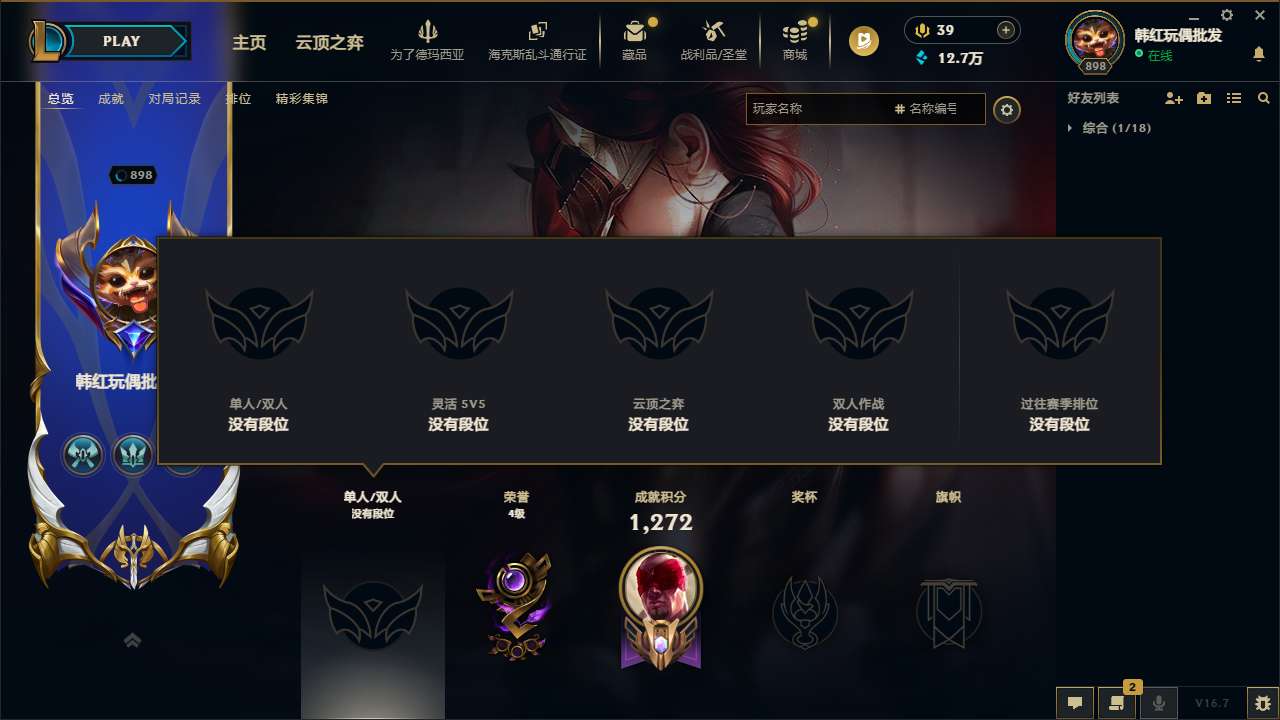Click the add friend icon
Screen dimensions: 1280x720
(x=1172, y=98)
